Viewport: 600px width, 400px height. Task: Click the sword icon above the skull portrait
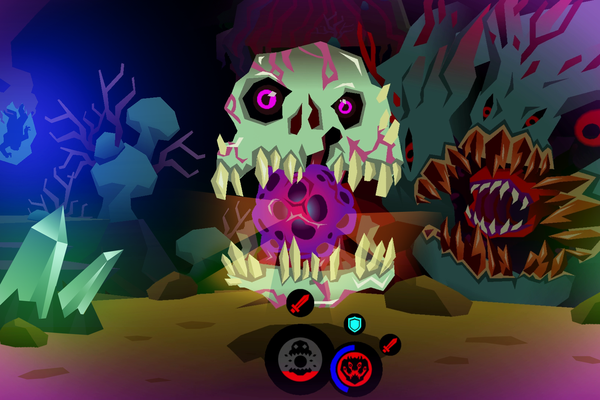(300, 300)
